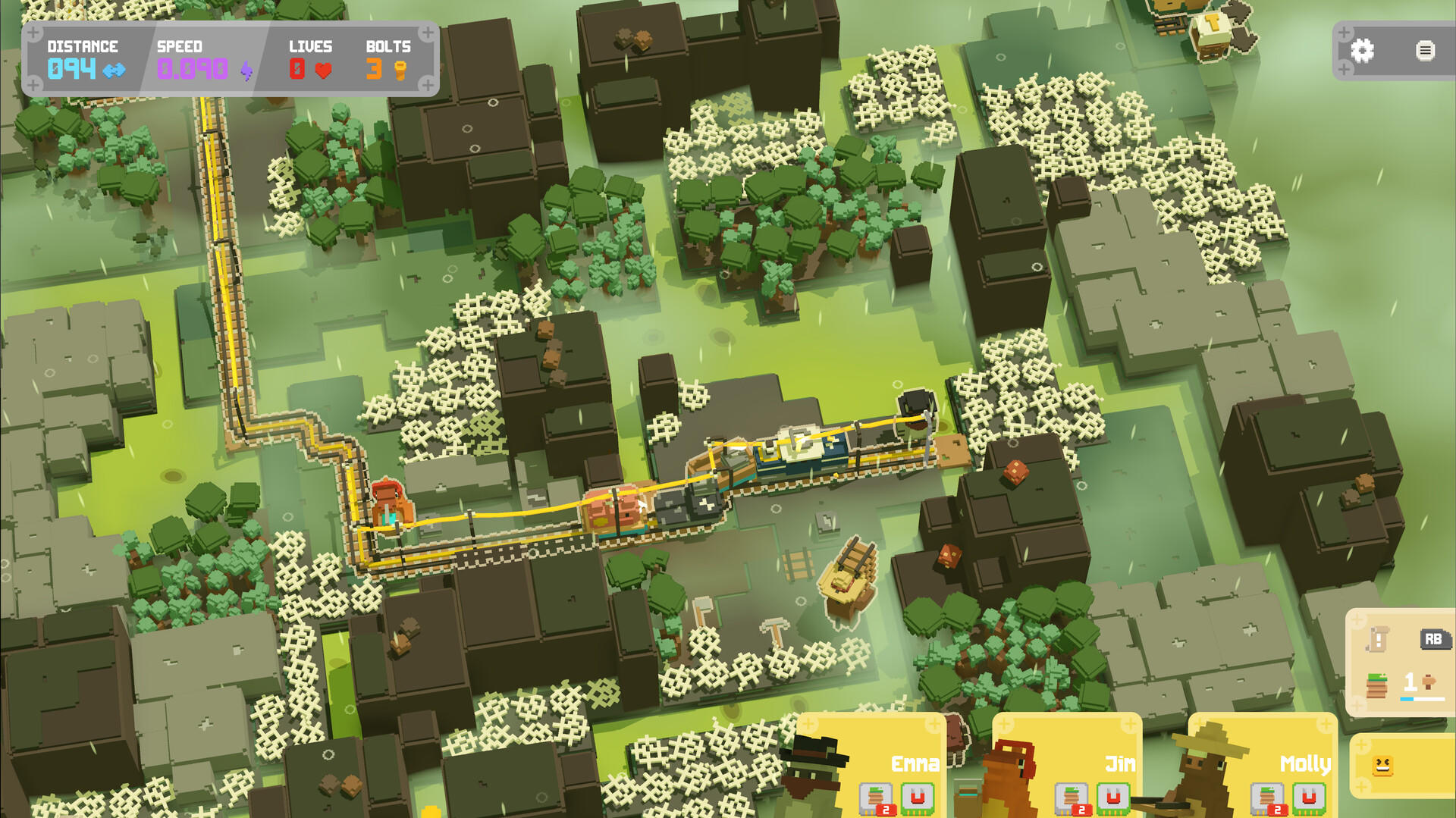
Task: Select the purple lightning Speed icon
Action: 245,71
